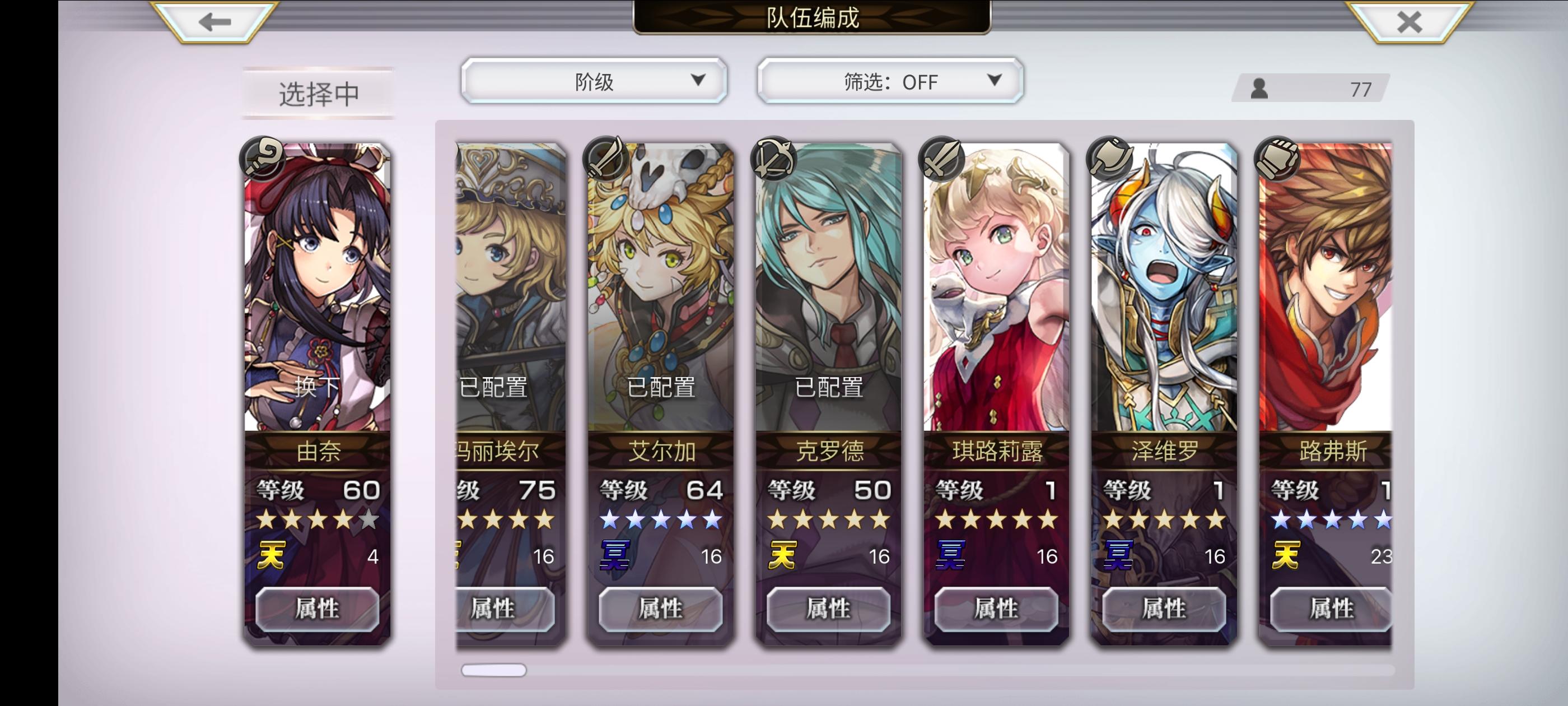Click the party member count icon showing 77
Viewport: 1568px width, 706px height.
1260,90
